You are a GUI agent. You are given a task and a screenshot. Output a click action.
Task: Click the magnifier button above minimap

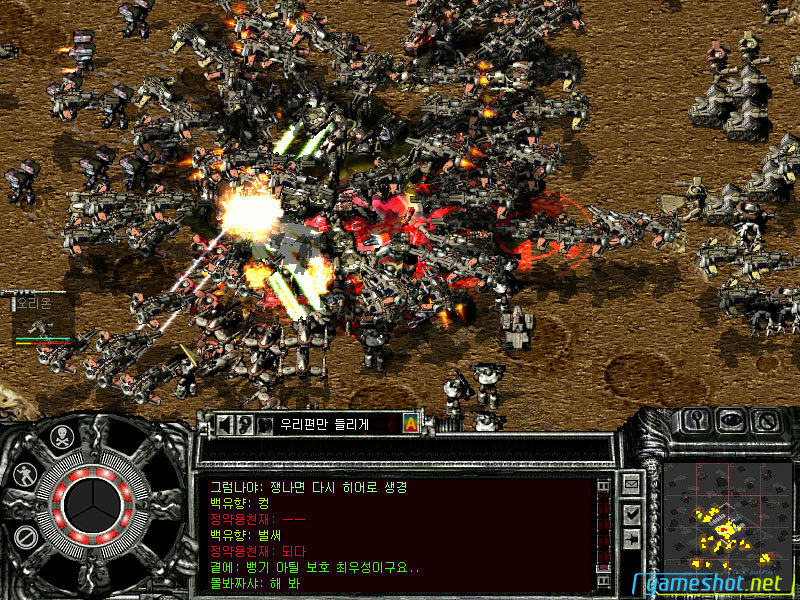coord(696,420)
